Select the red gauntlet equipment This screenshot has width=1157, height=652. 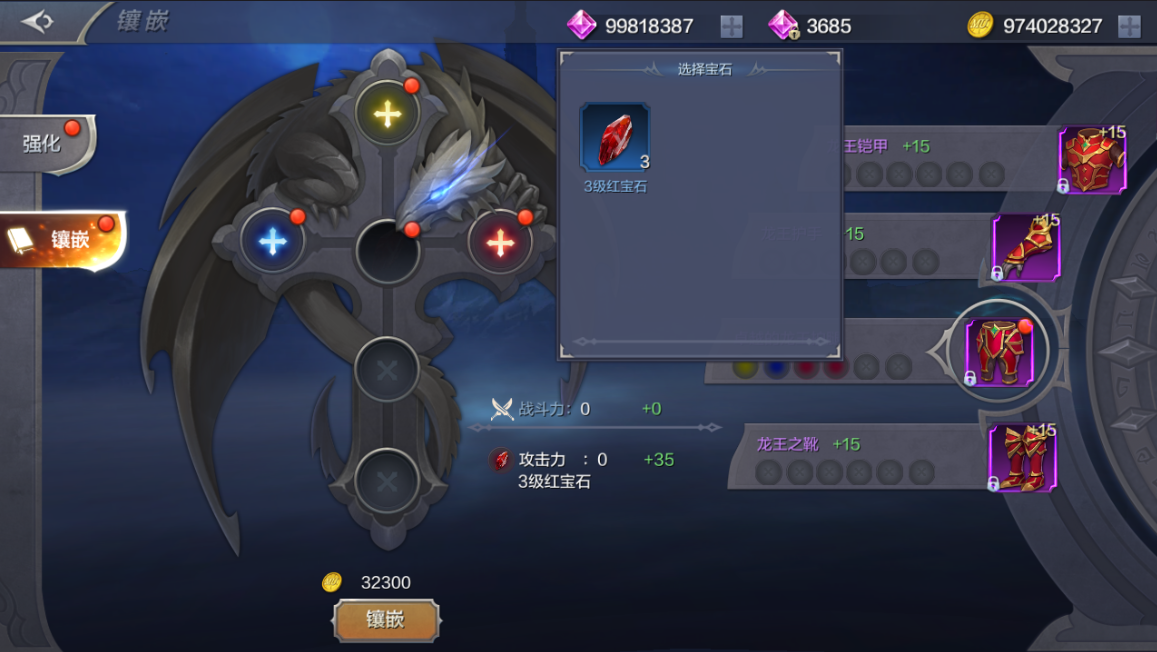(x=1026, y=247)
